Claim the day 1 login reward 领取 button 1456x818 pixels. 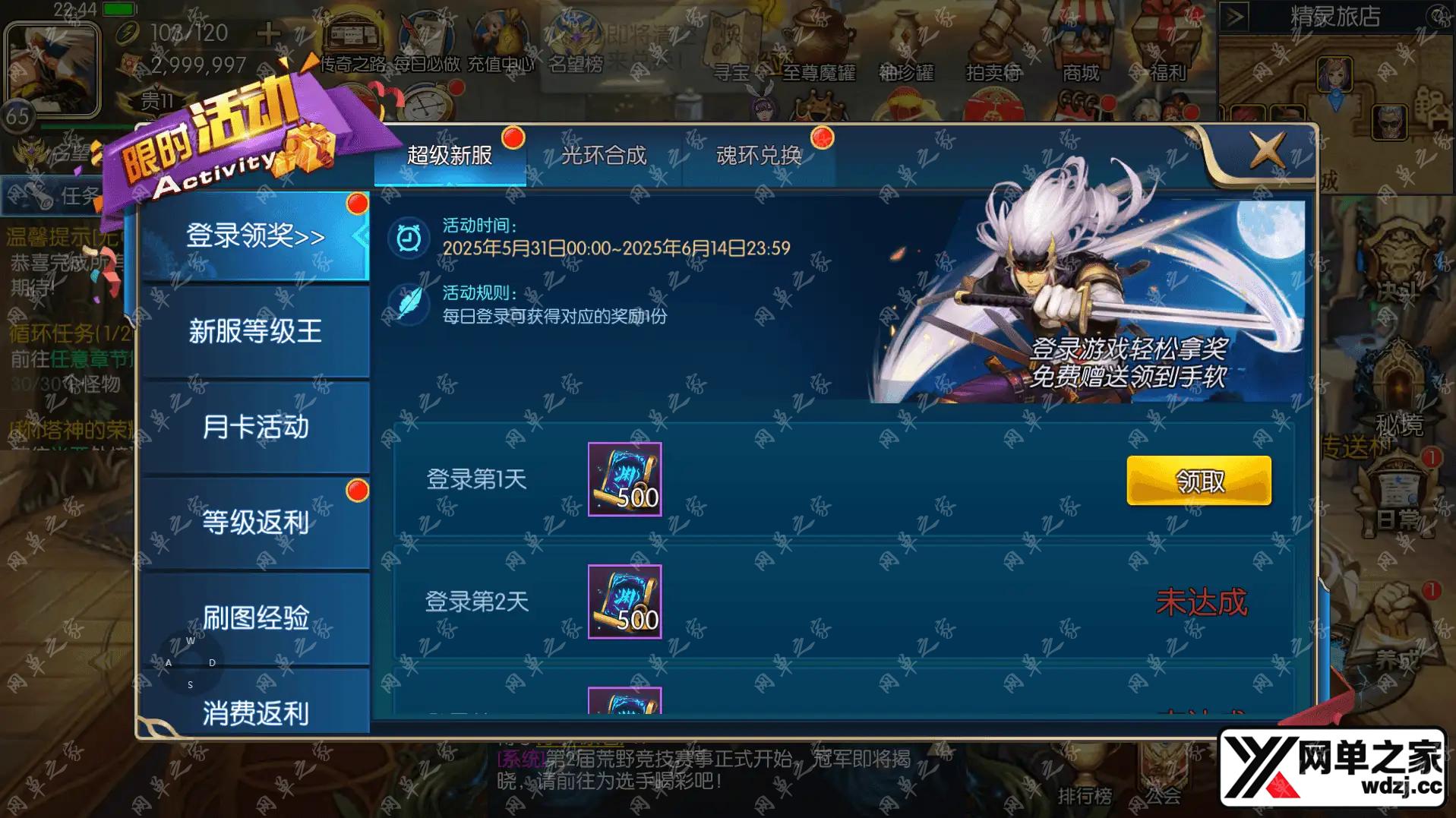click(x=1199, y=481)
